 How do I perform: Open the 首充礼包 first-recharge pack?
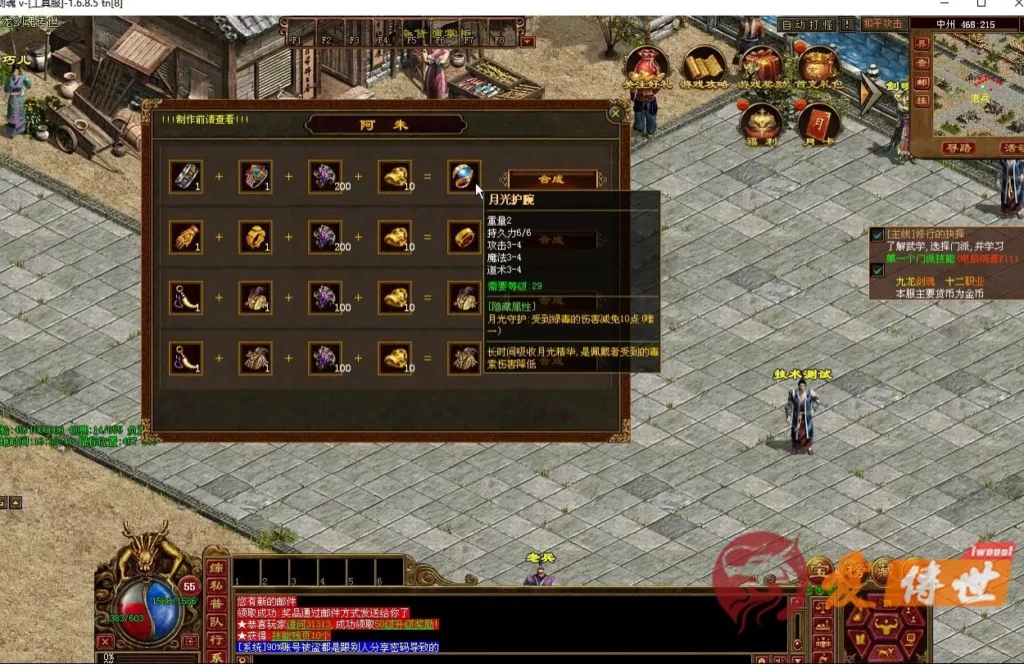[x=818, y=66]
